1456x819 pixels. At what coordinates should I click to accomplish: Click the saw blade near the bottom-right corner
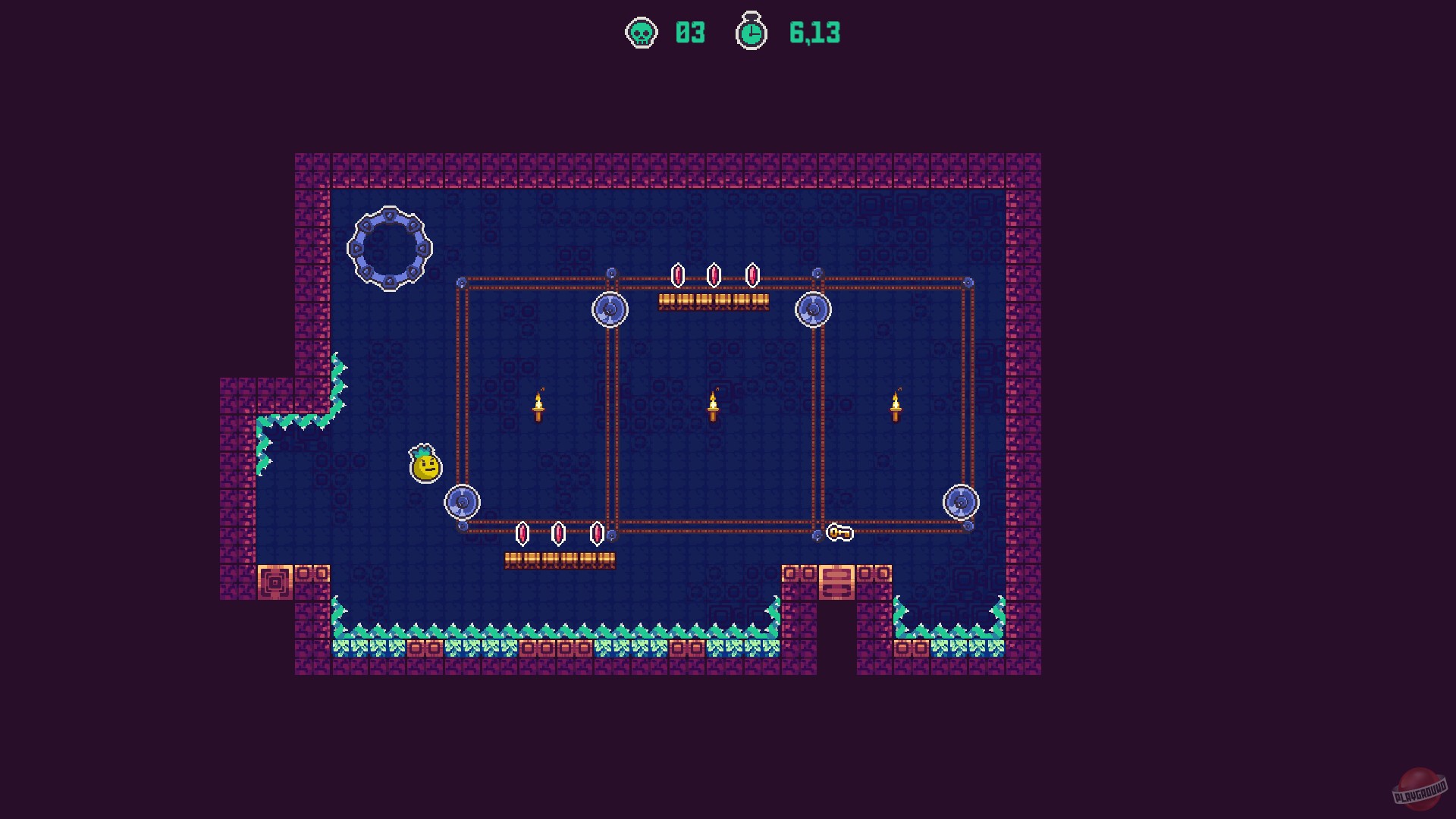tap(960, 500)
